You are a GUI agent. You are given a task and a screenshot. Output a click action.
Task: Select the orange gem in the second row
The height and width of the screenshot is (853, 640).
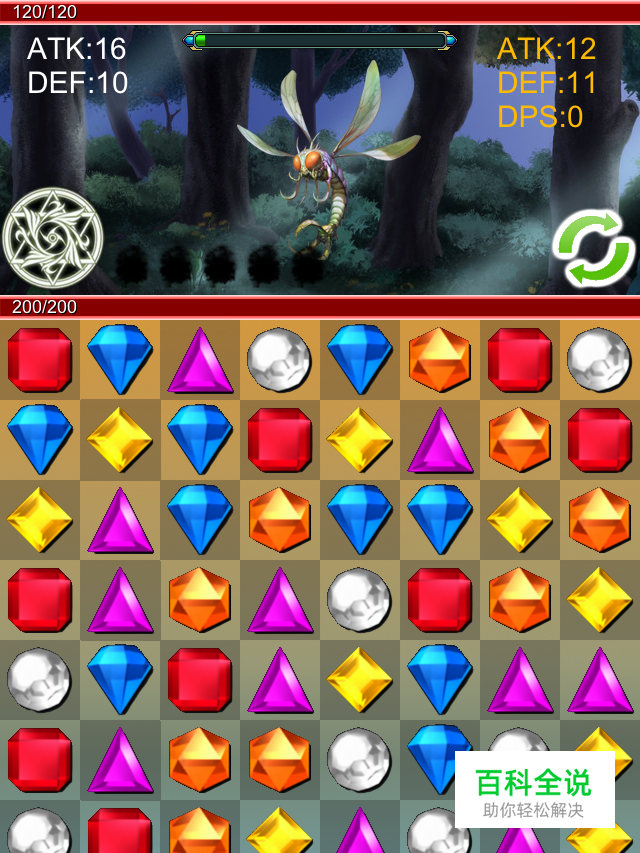click(520, 440)
